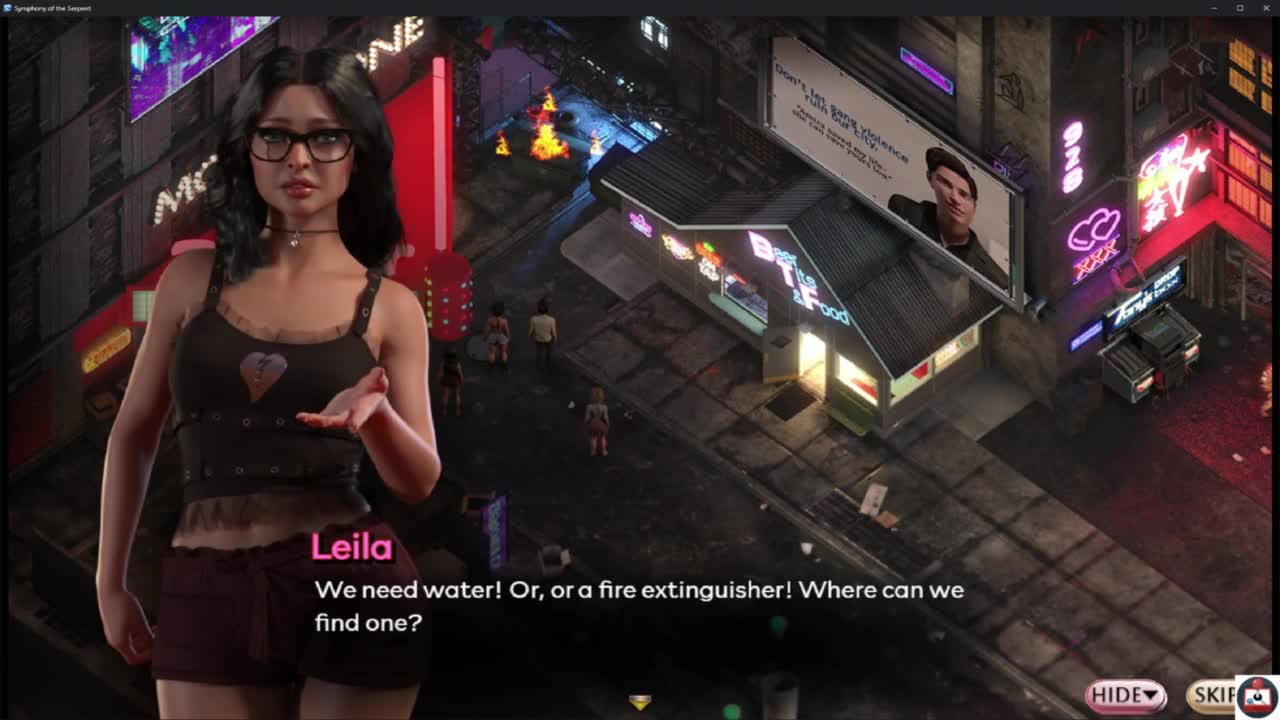Close the Symphony of the Serpent window
Viewport: 1280px width, 720px height.
pyautogui.click(x=1266, y=8)
